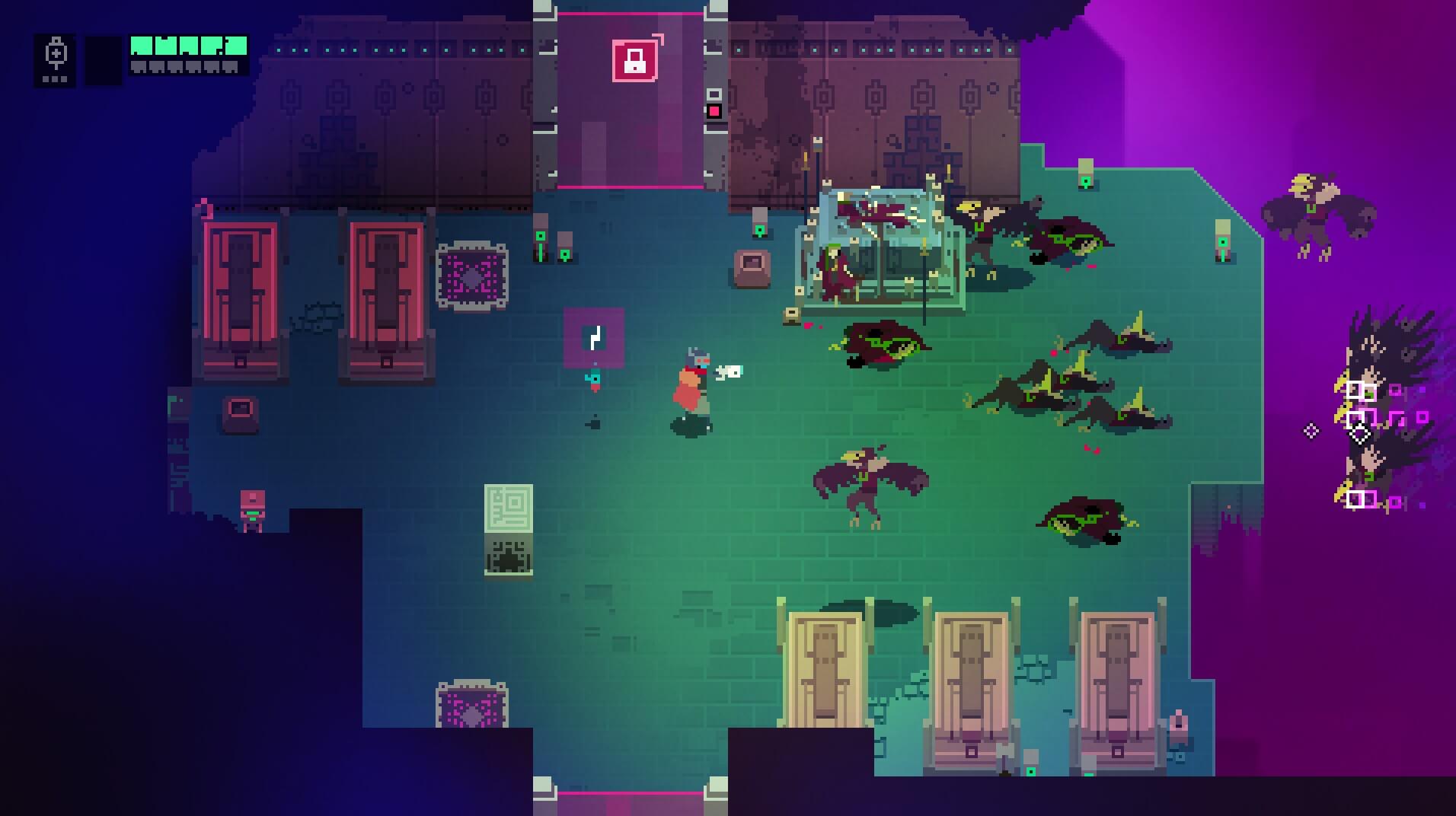Select the medkit icon in the HUD
This screenshot has width=1456, height=816.
pyautogui.click(x=56, y=56)
